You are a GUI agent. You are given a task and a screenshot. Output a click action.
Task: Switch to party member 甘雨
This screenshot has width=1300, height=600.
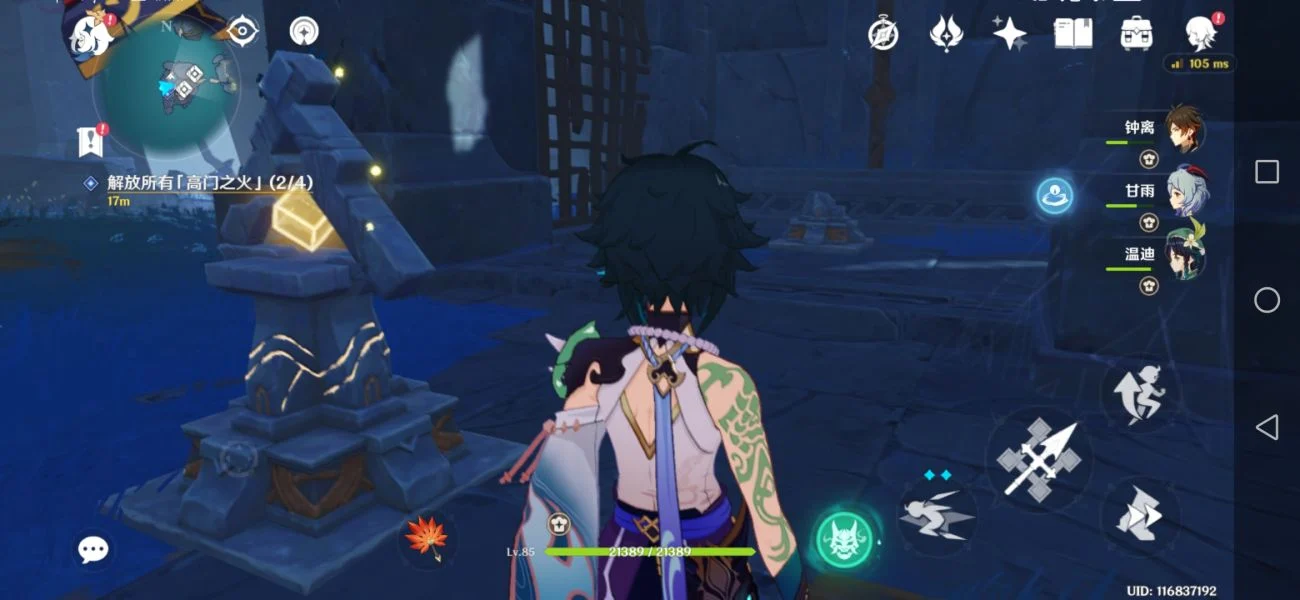click(x=1186, y=191)
